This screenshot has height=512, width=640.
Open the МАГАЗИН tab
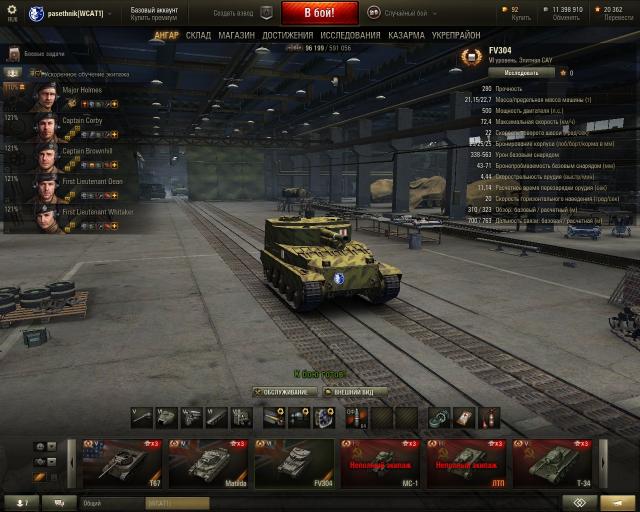coord(236,35)
